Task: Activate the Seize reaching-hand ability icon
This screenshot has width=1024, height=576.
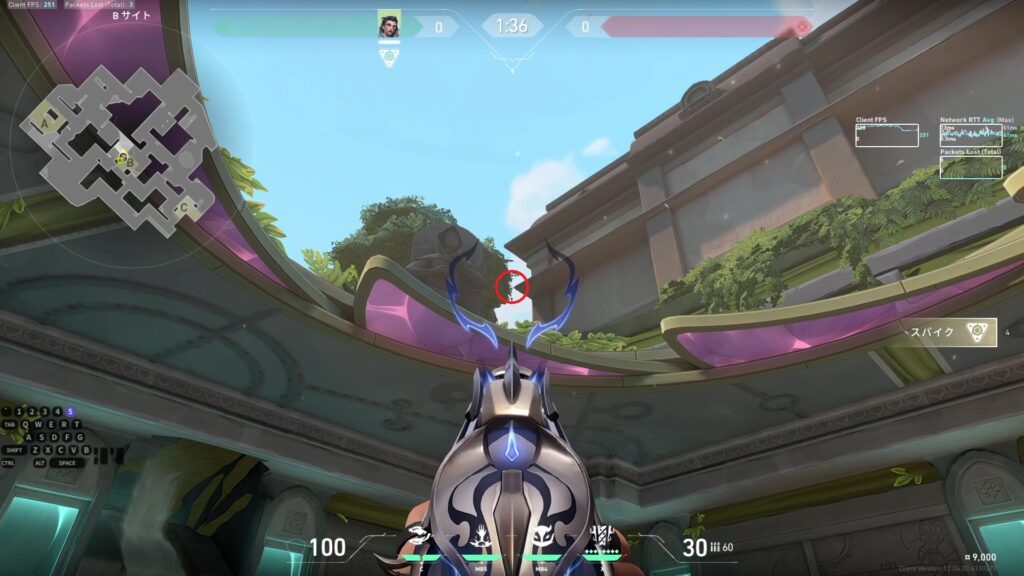Action: pos(481,536)
